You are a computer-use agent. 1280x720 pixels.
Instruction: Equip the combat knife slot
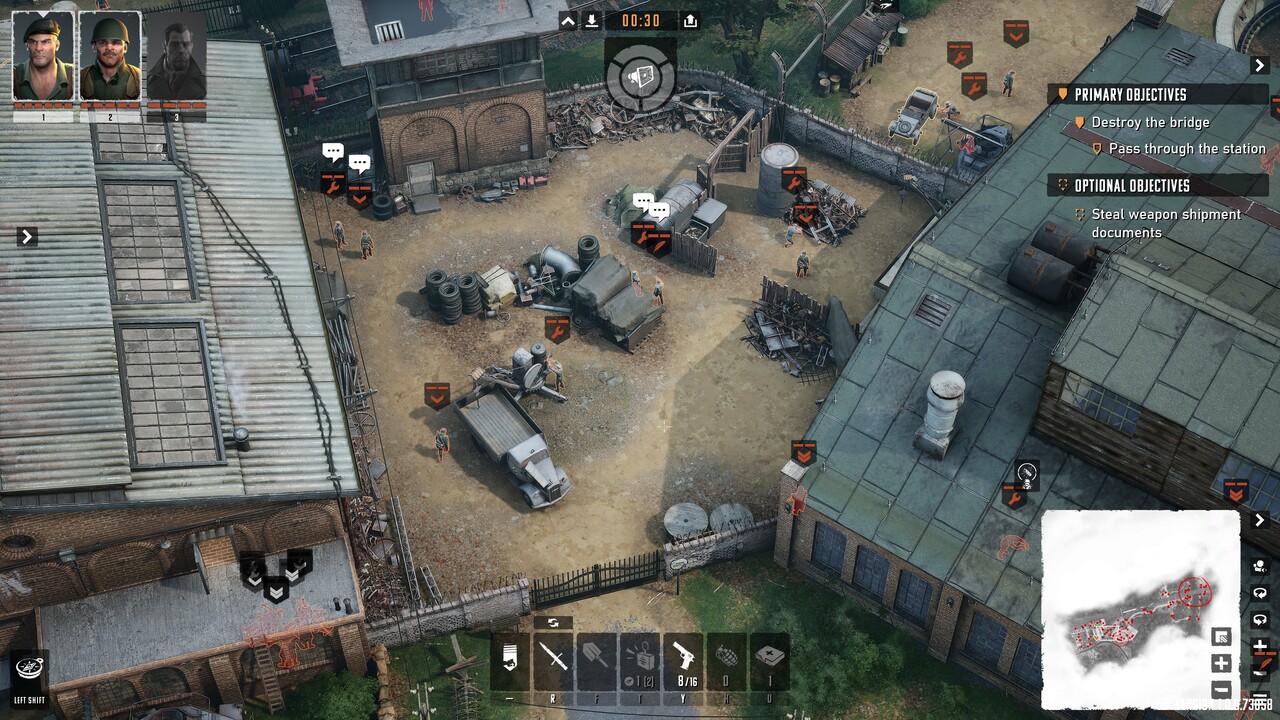click(x=553, y=658)
